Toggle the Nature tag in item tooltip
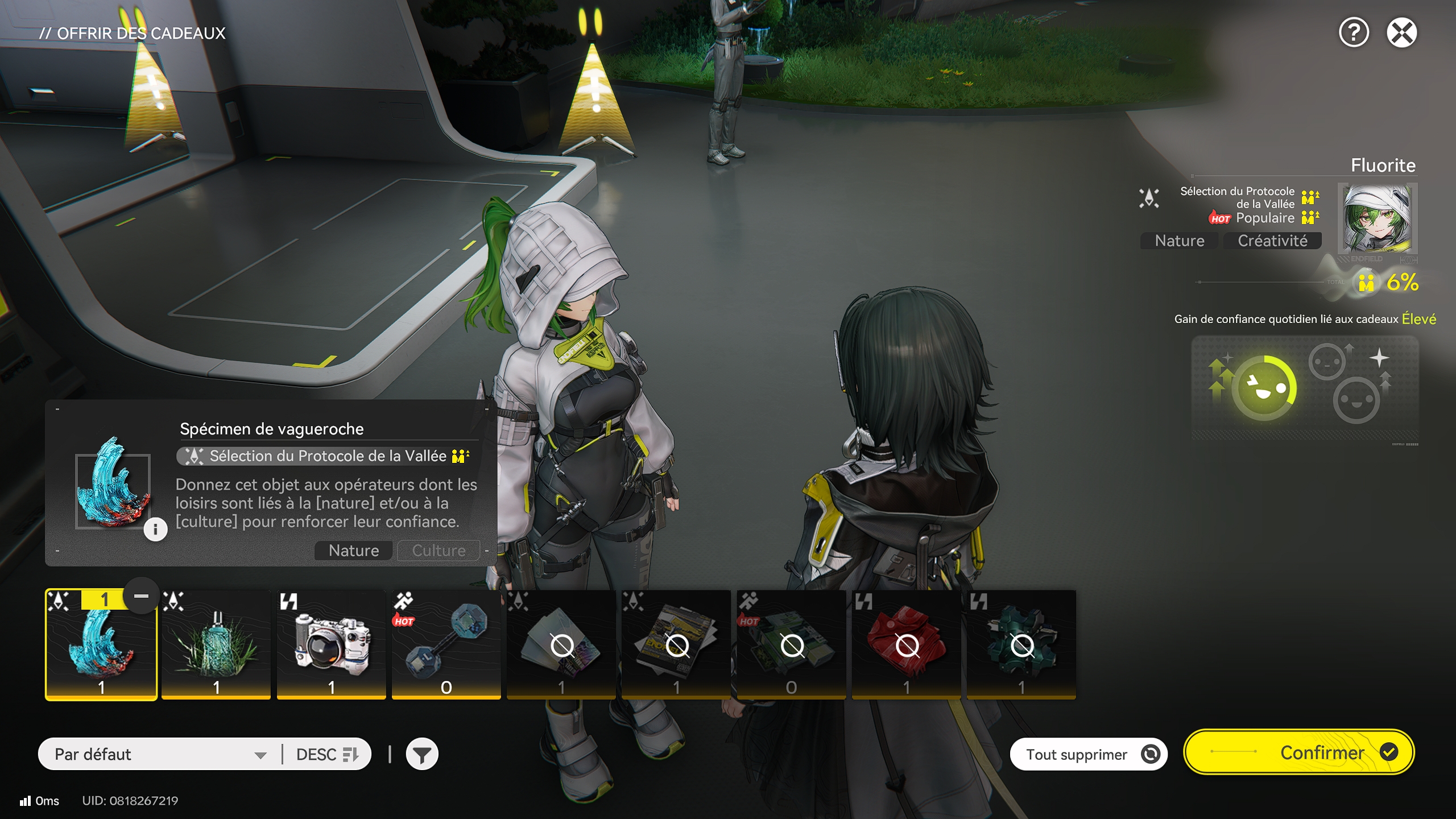1456x819 pixels. pyautogui.click(x=353, y=550)
